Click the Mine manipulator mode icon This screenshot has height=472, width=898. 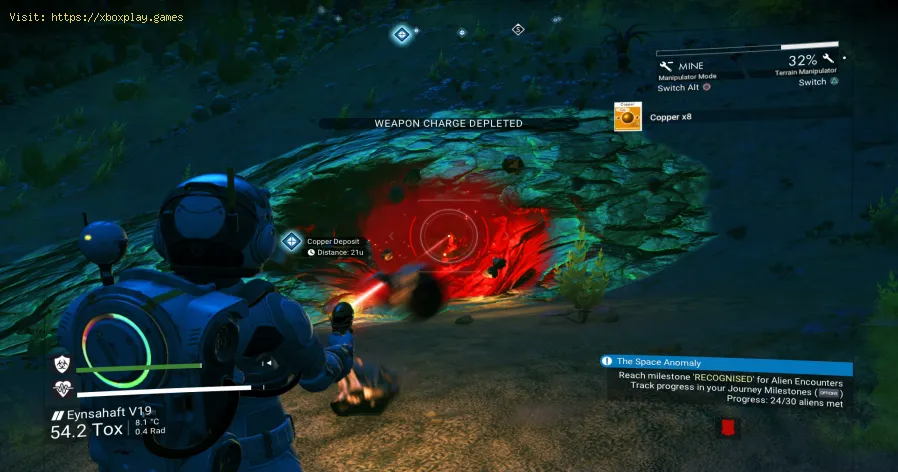[x=666, y=66]
